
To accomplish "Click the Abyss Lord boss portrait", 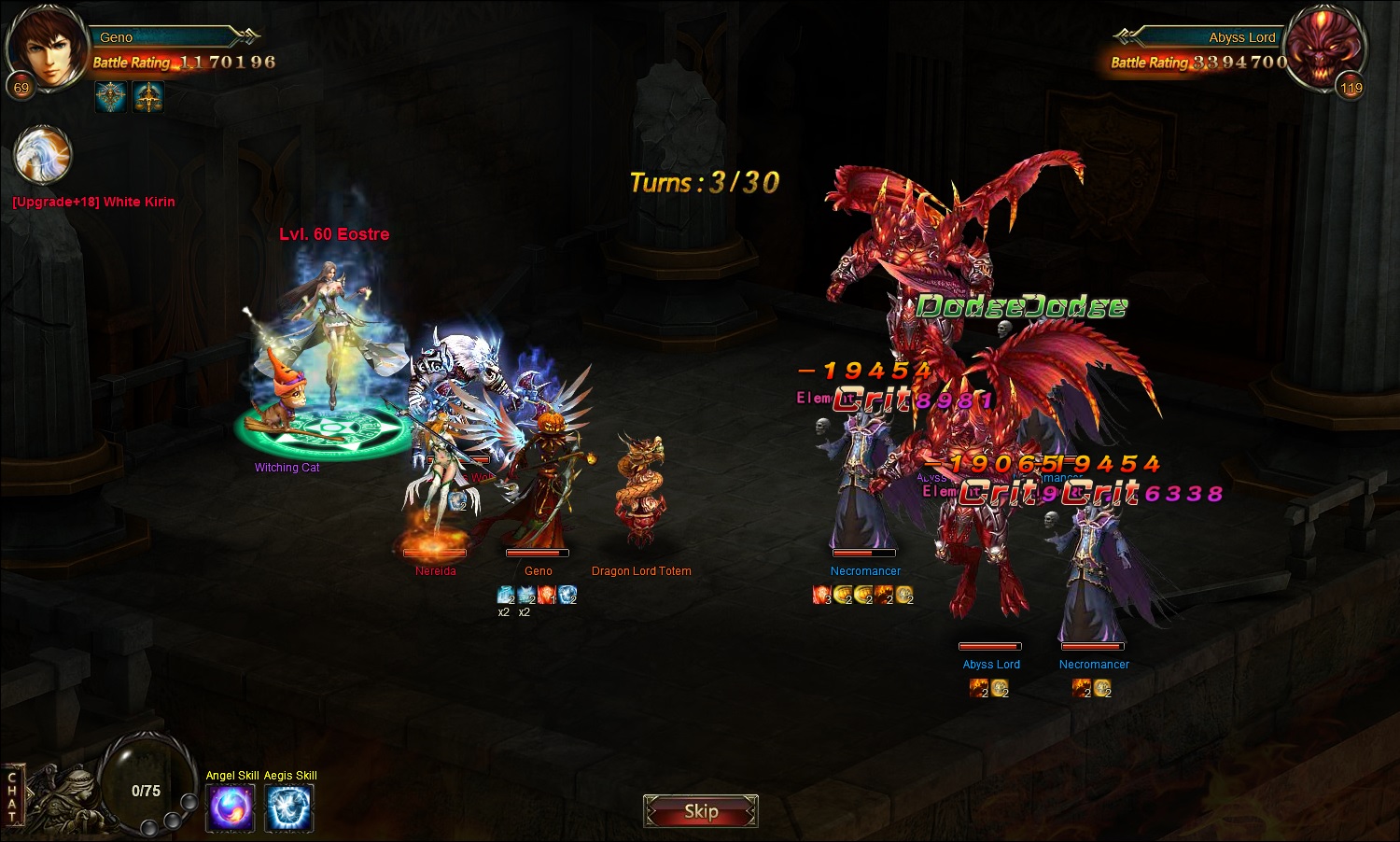I will pos(1323,49).
